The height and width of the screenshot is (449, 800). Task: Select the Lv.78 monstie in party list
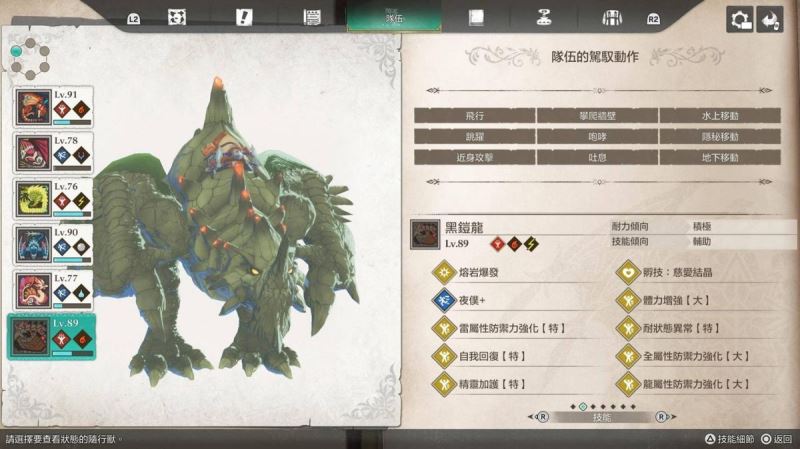pos(52,153)
